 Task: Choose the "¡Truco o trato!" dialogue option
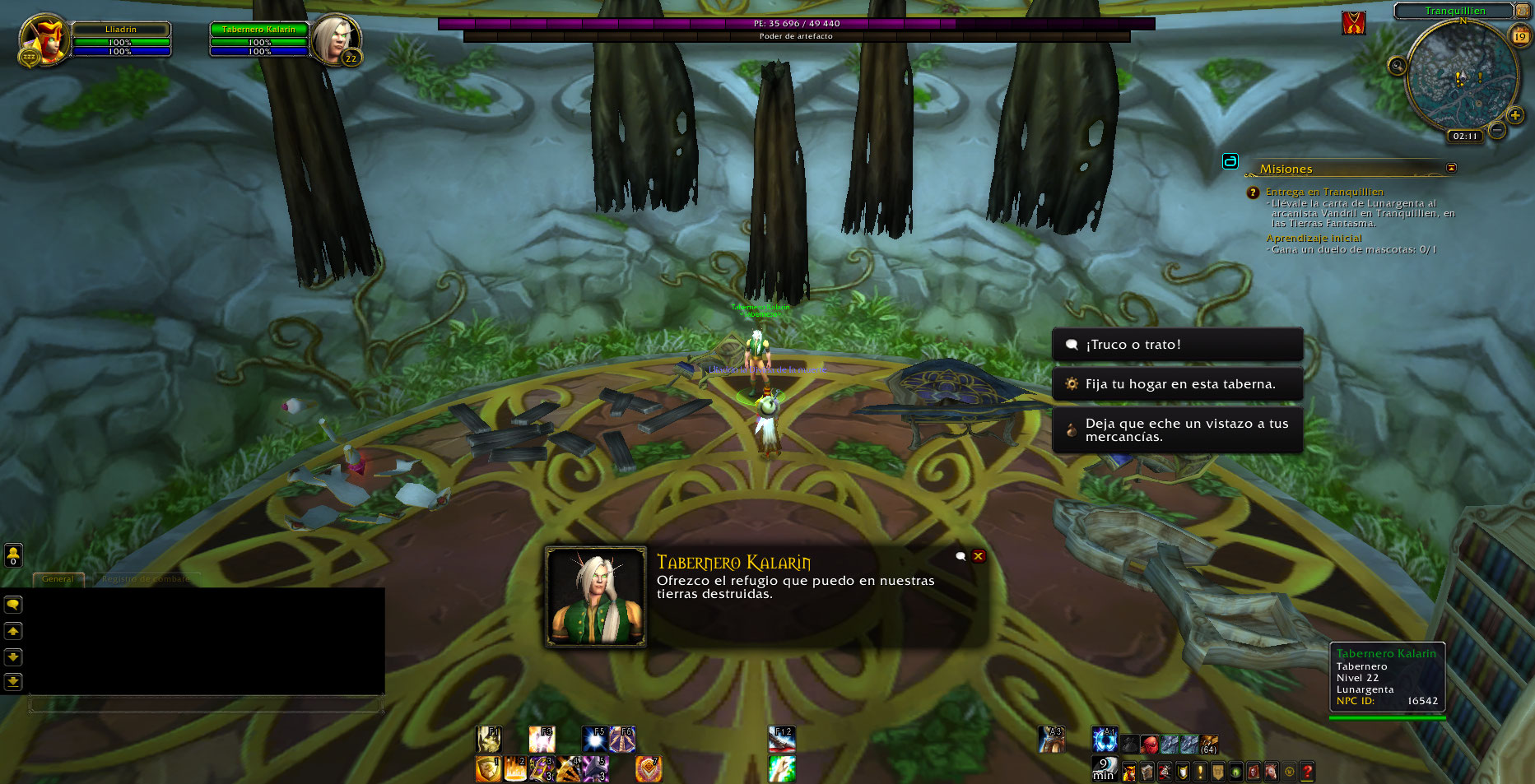pos(1177,345)
